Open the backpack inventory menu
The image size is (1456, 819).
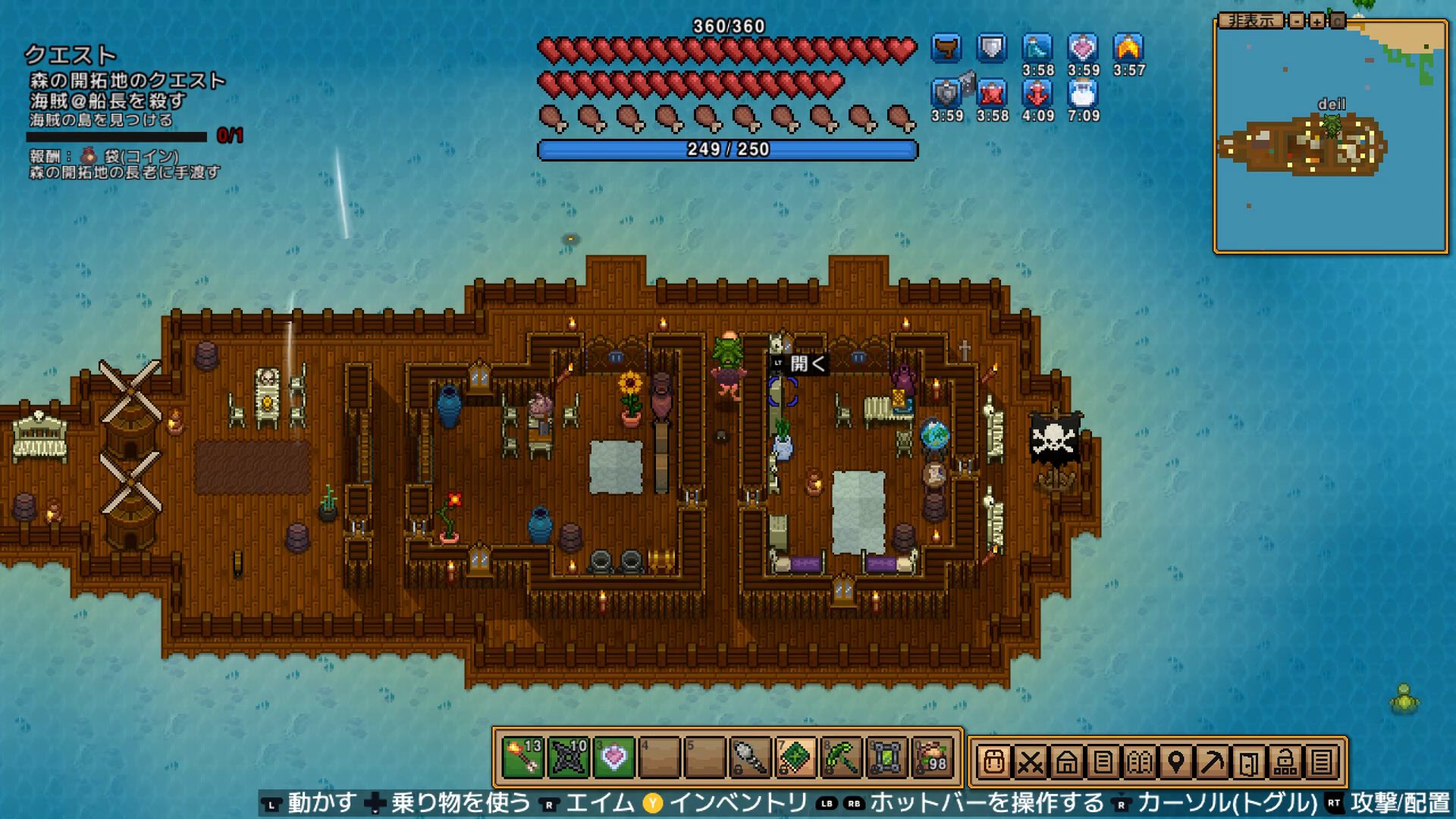click(x=993, y=761)
